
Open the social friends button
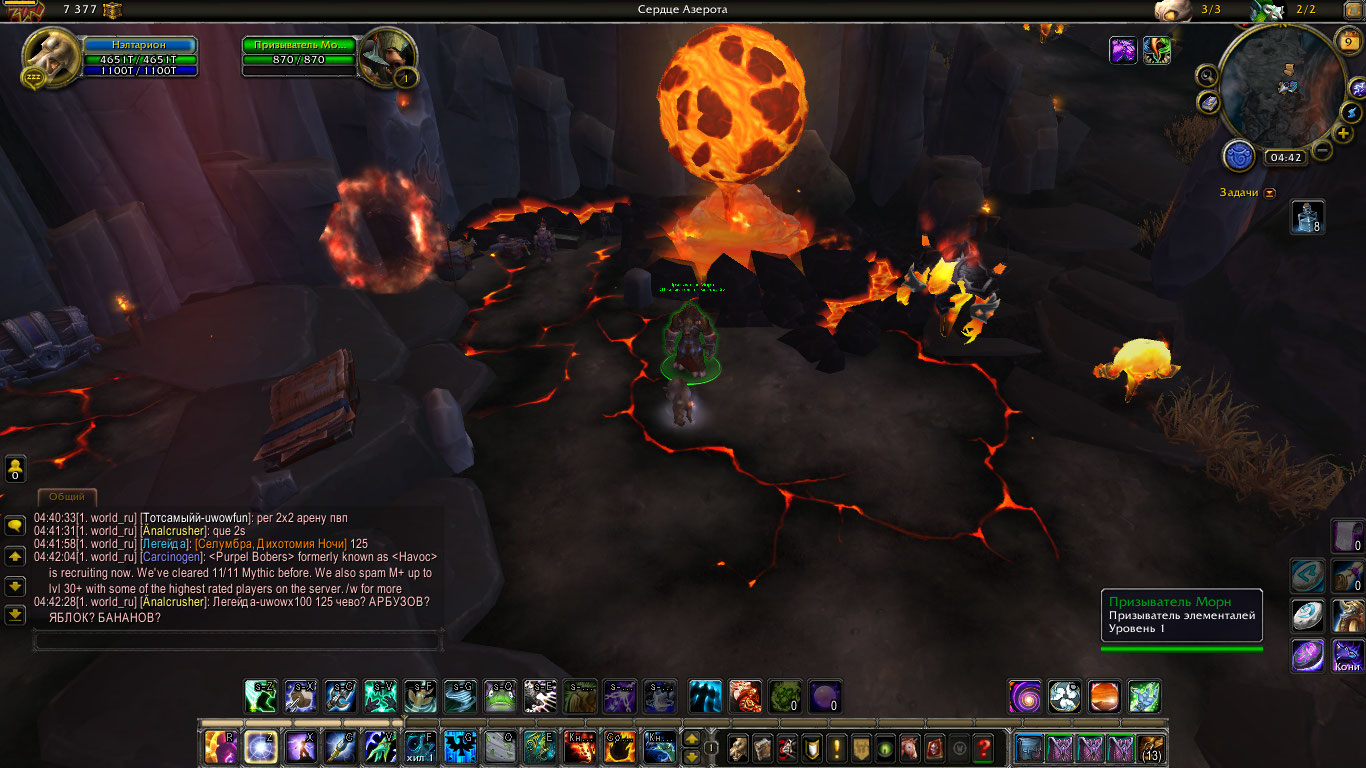[x=15, y=469]
